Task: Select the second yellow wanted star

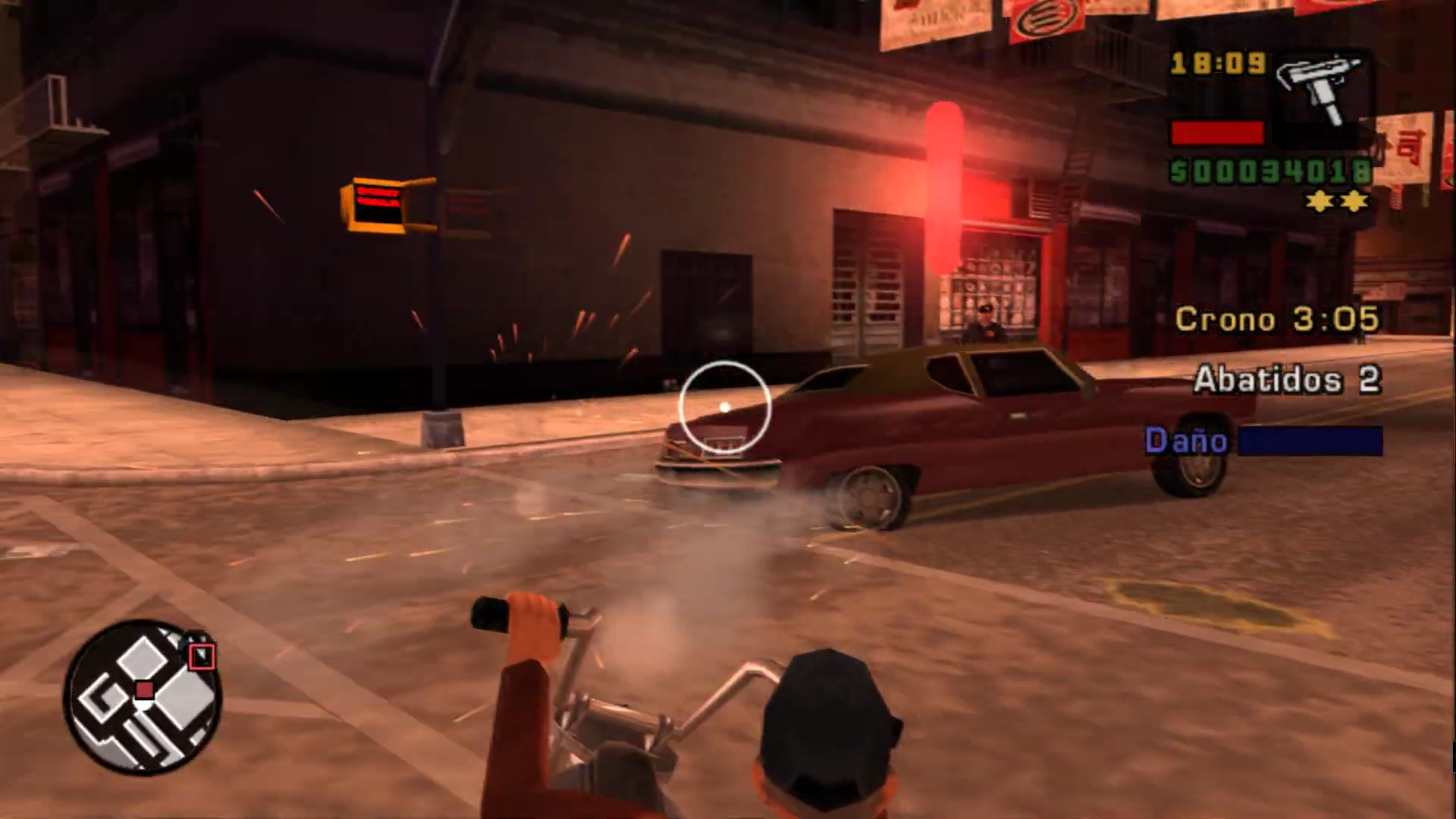Action: tap(1354, 200)
